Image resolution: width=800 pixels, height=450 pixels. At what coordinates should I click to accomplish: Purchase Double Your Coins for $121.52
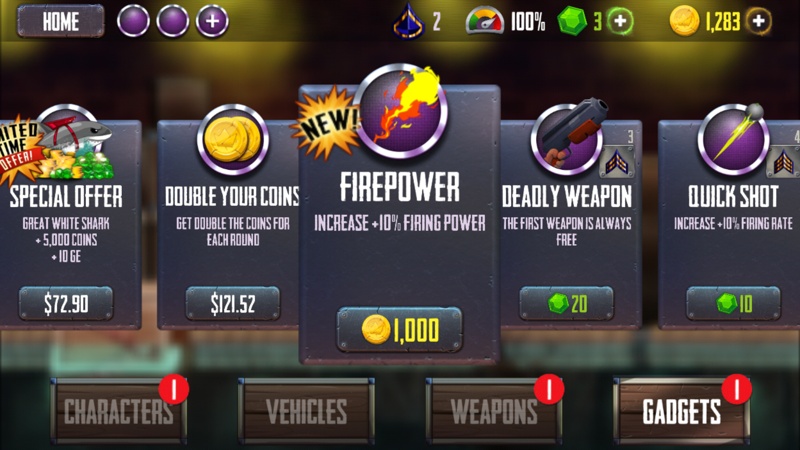tap(233, 303)
